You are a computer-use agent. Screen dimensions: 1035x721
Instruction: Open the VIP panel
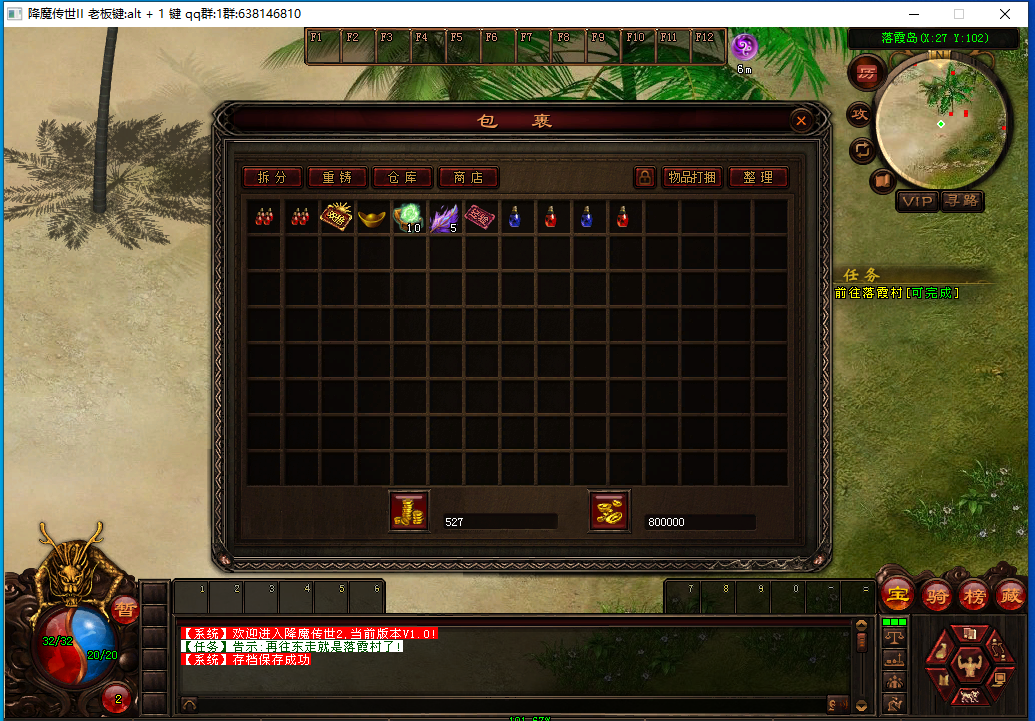(x=916, y=201)
